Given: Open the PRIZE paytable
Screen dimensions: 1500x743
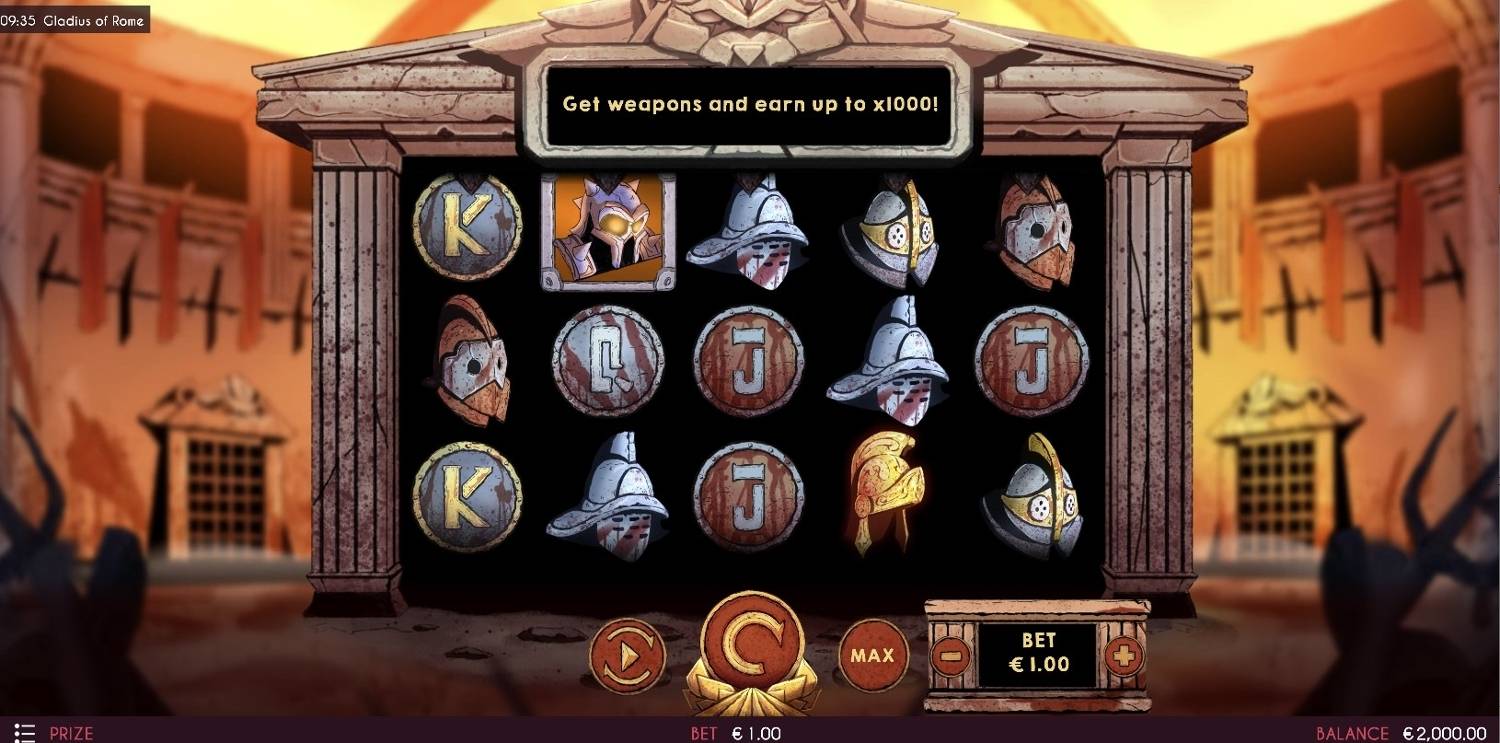Looking at the screenshot, I should (71, 733).
